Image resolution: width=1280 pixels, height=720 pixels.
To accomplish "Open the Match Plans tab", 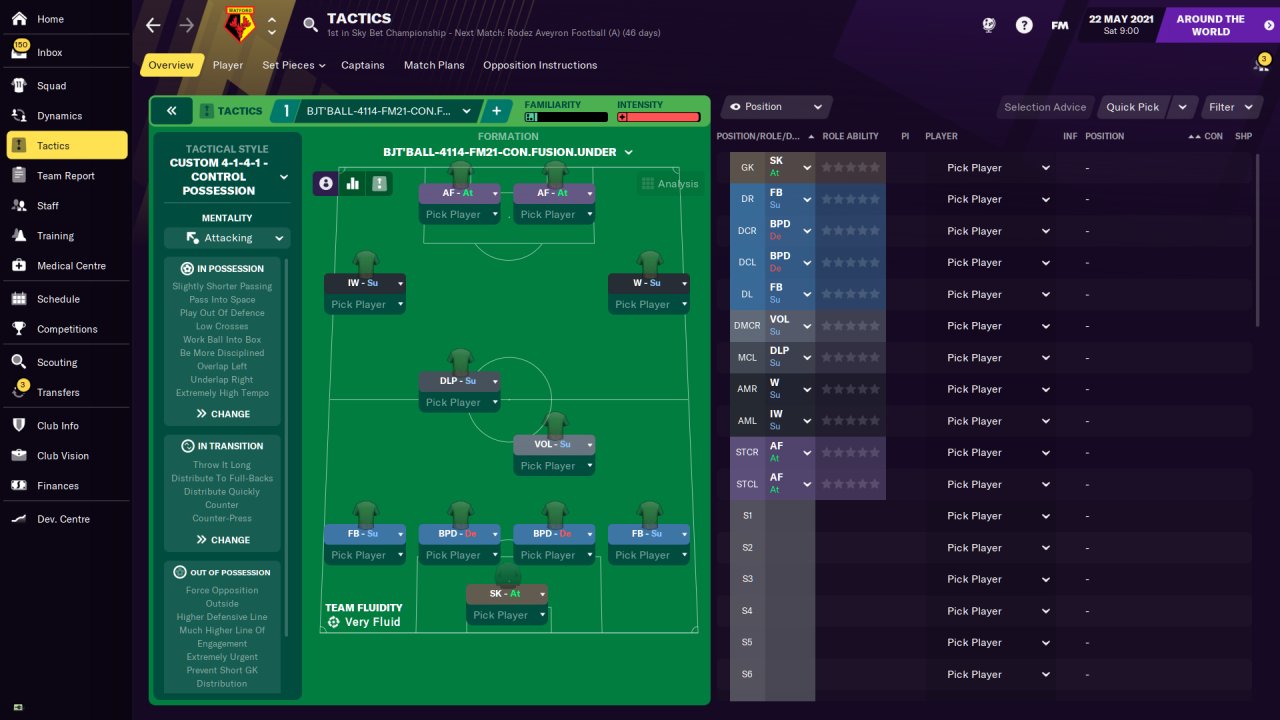I will tap(434, 65).
